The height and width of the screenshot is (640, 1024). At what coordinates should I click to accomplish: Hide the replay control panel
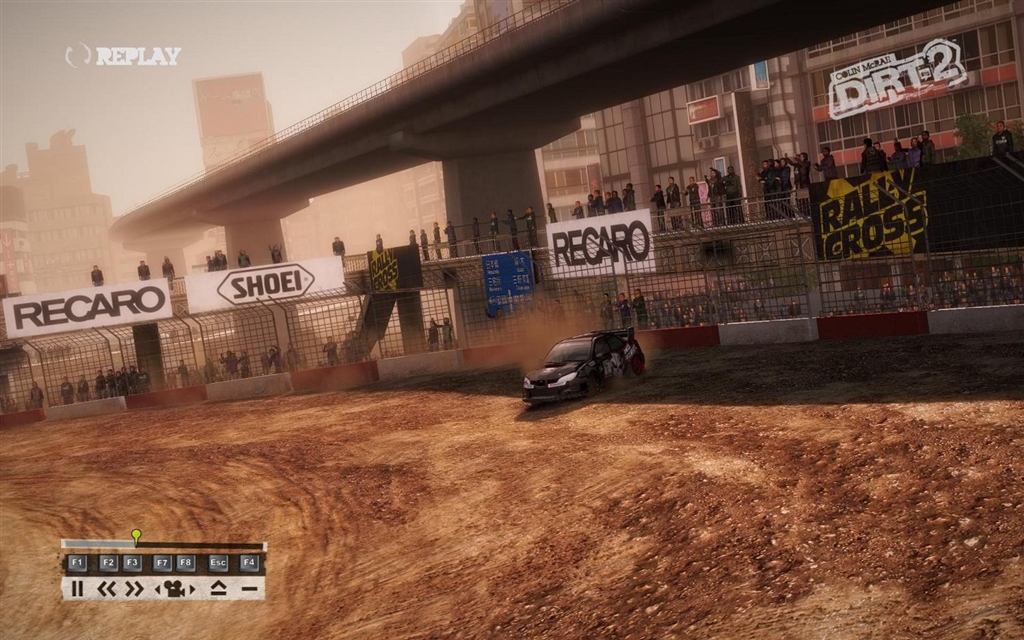tap(249, 588)
